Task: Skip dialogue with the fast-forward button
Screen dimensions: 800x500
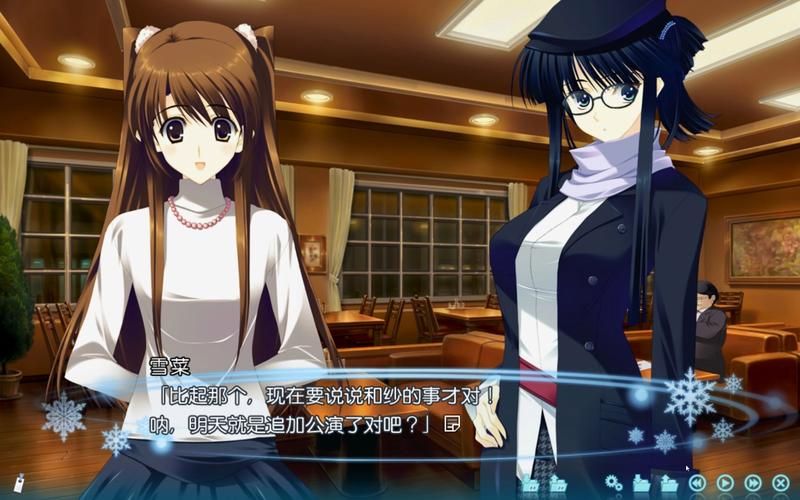Action: [x=752, y=484]
